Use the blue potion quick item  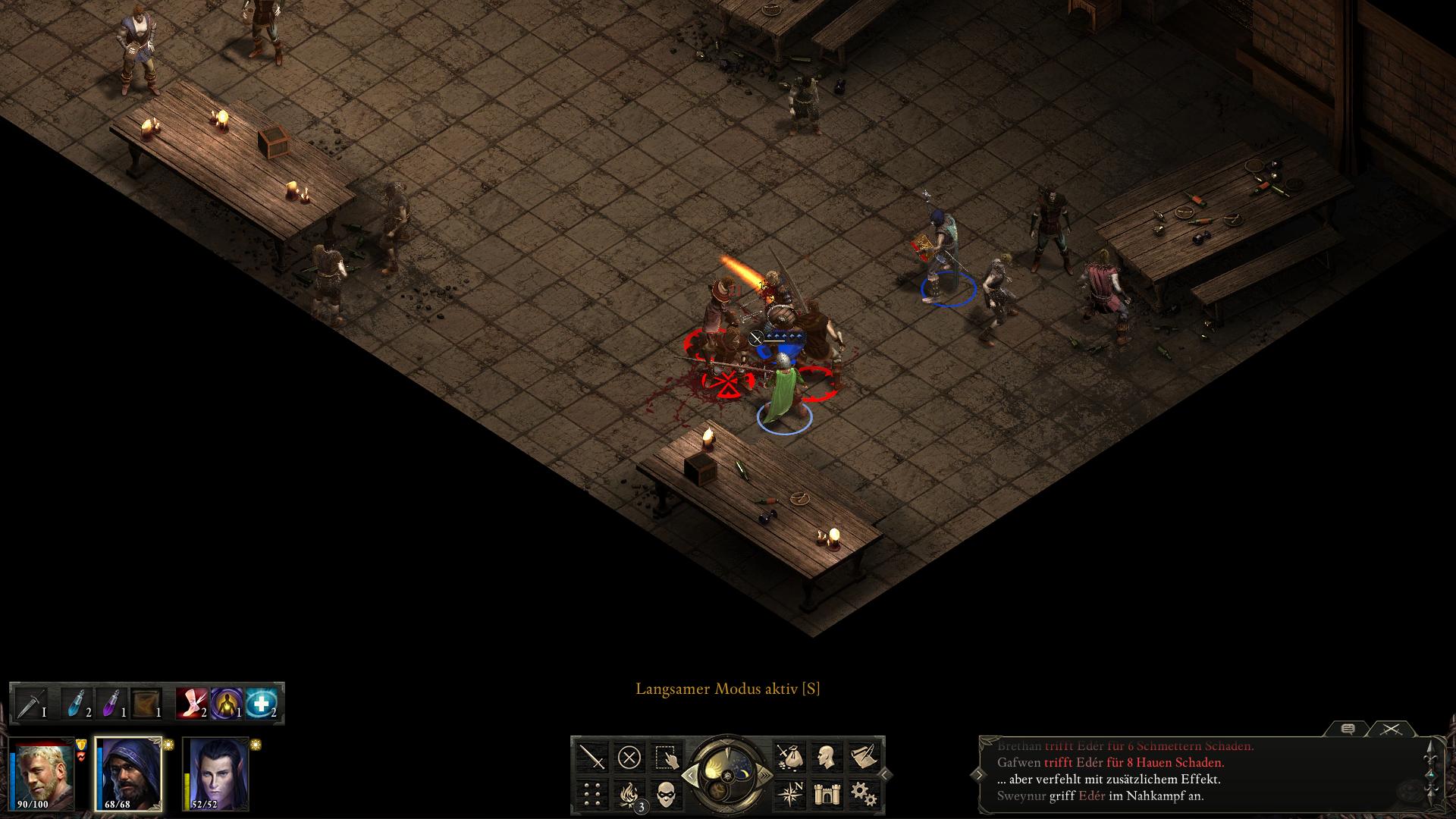click(x=77, y=704)
